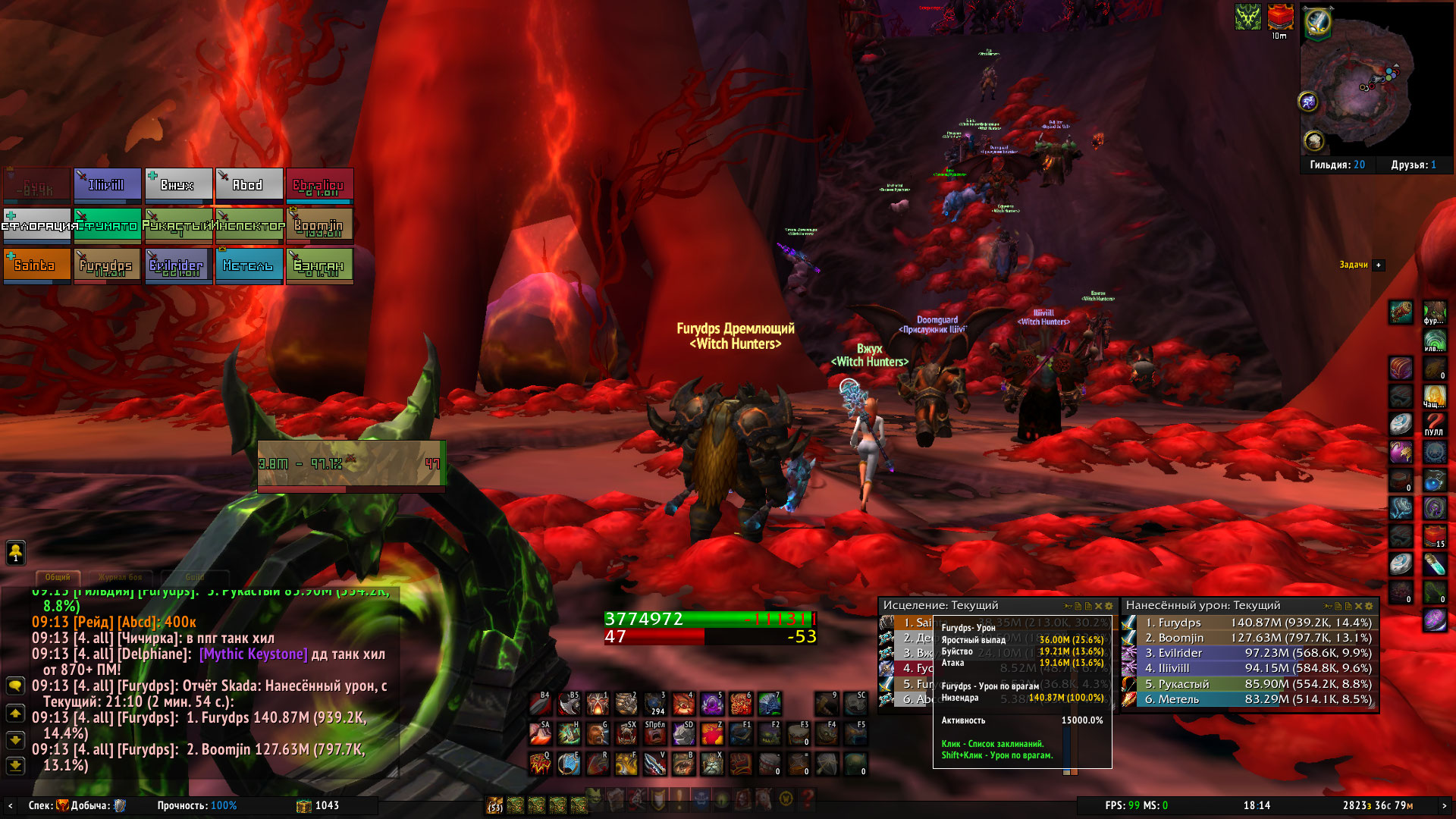Click the Метель raid frame
The width and height of the screenshot is (1456, 819).
248,265
